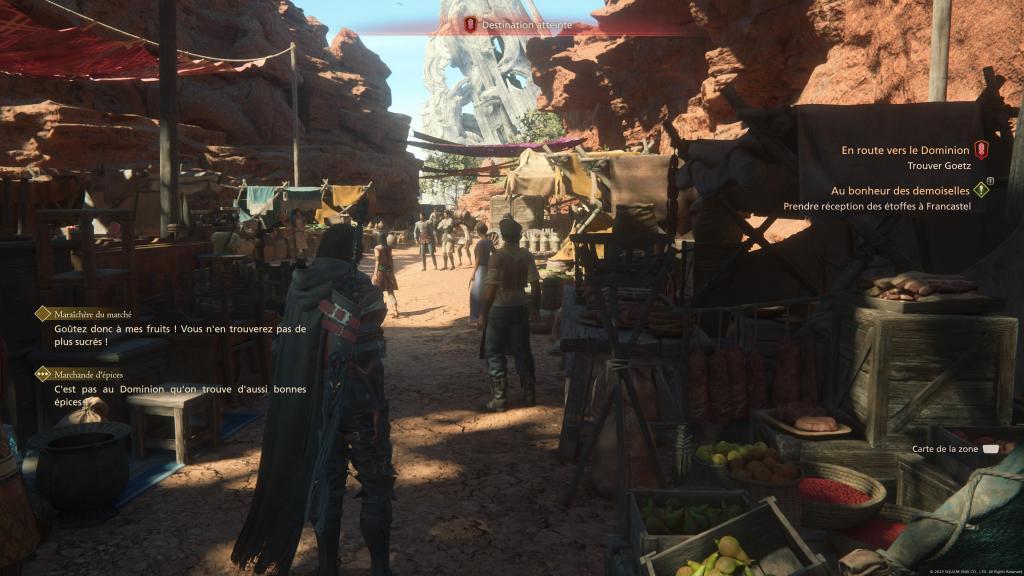This screenshot has width=1024, height=576.
Task: Select the 'En route vers le Dominion' quest tracker
Action: point(905,150)
